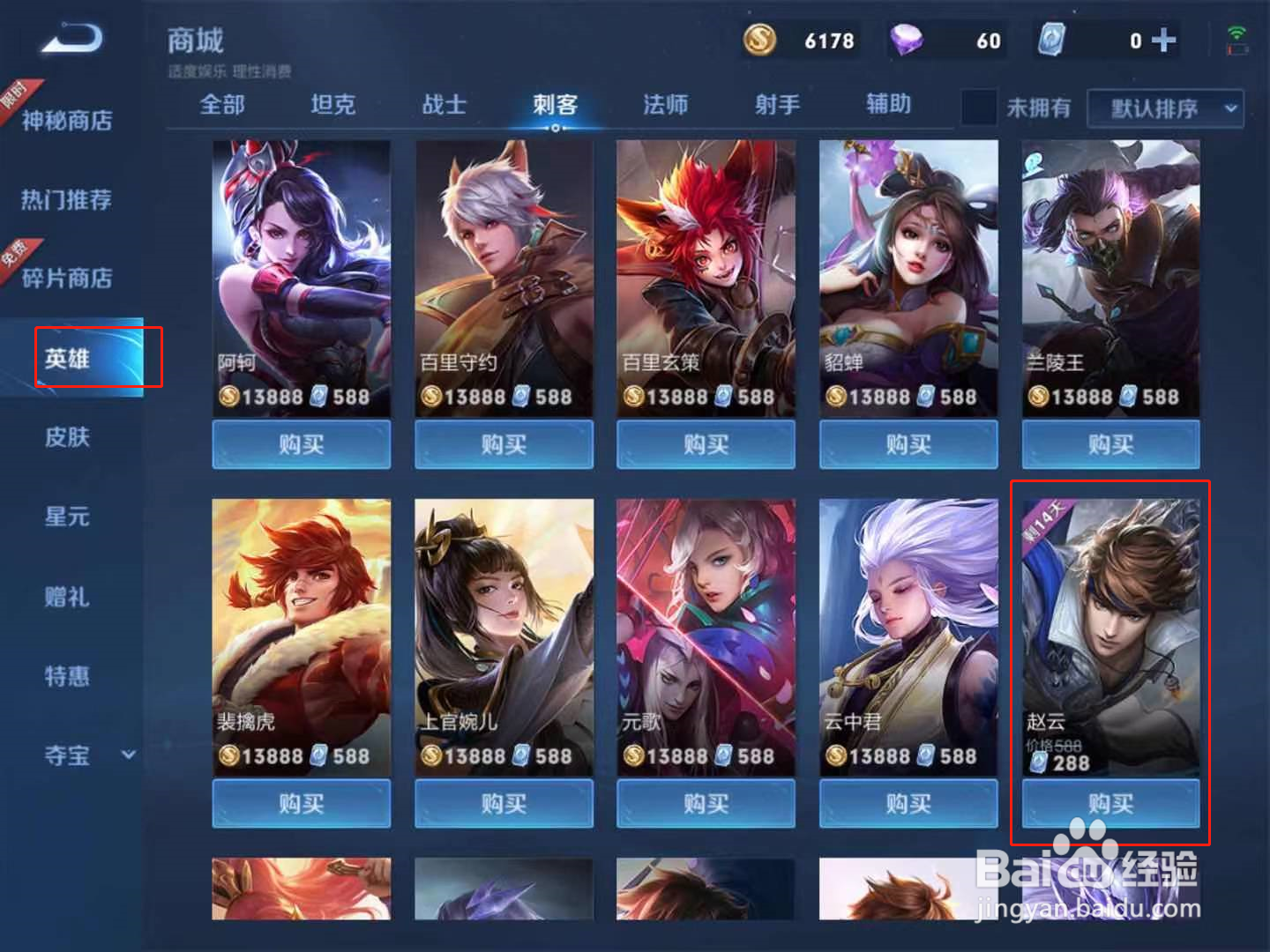Select the 皮肤 skins section
Screen dimensions: 1270x952
(66, 437)
